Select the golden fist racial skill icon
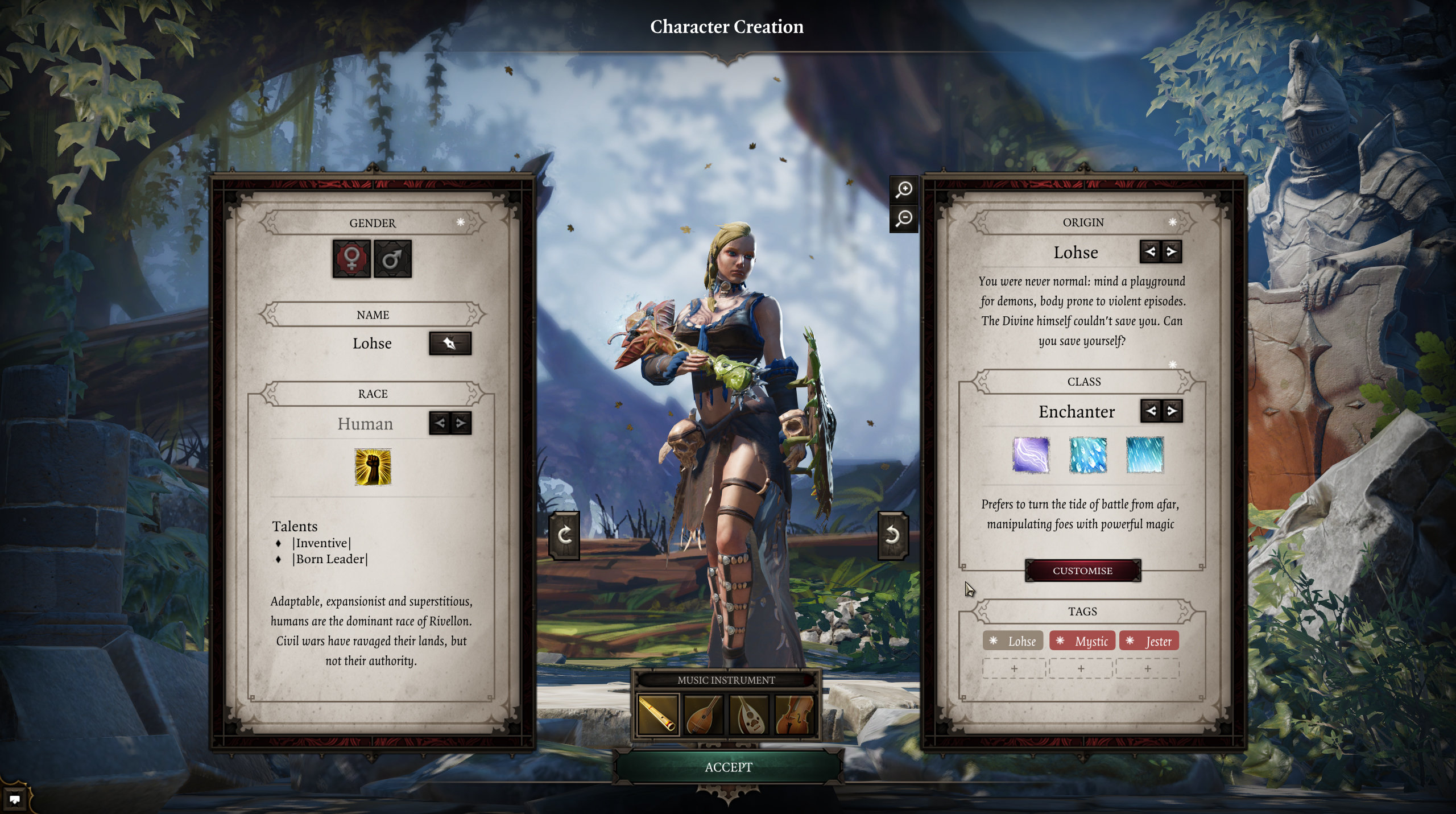1456x814 pixels. click(x=373, y=467)
